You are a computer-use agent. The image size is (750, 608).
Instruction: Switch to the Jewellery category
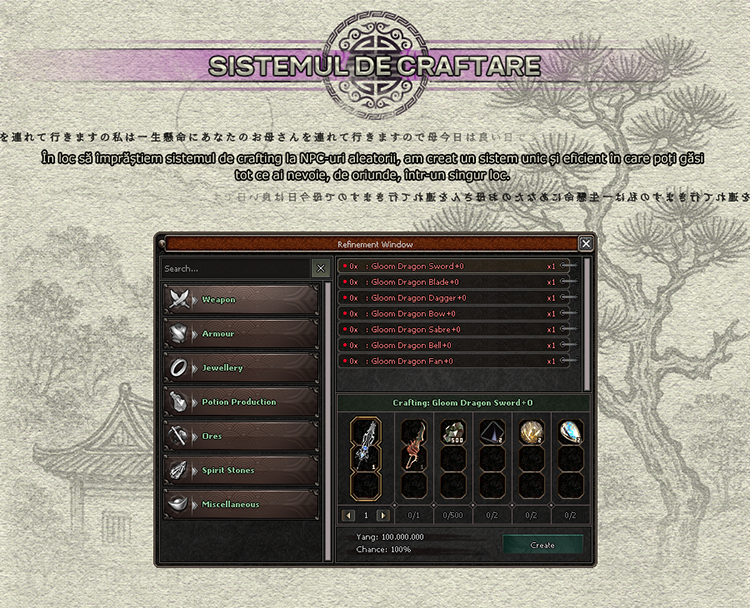coord(241,367)
